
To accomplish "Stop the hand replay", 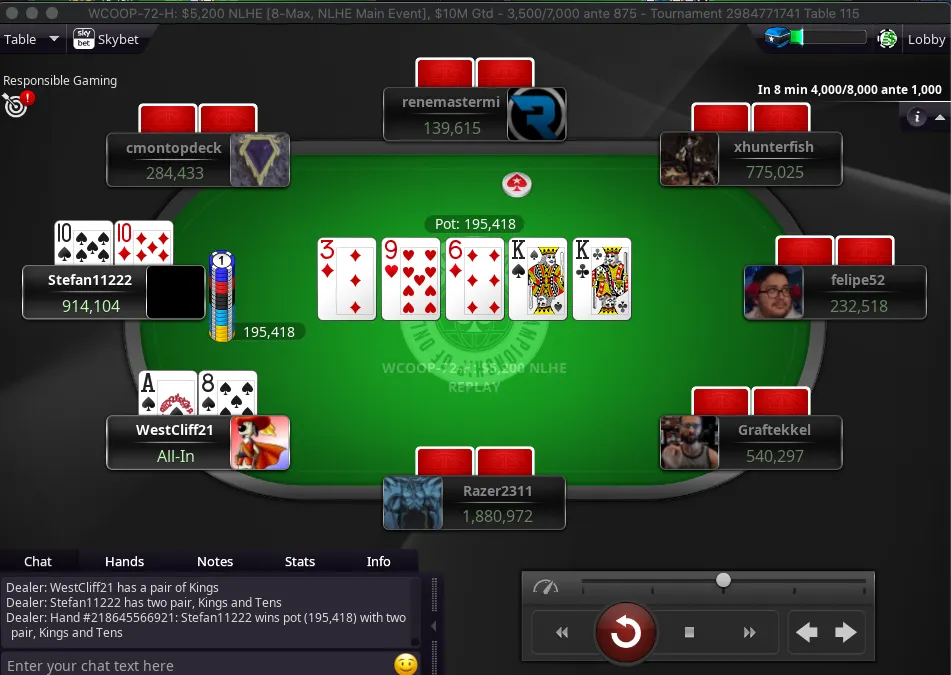I will [x=689, y=632].
